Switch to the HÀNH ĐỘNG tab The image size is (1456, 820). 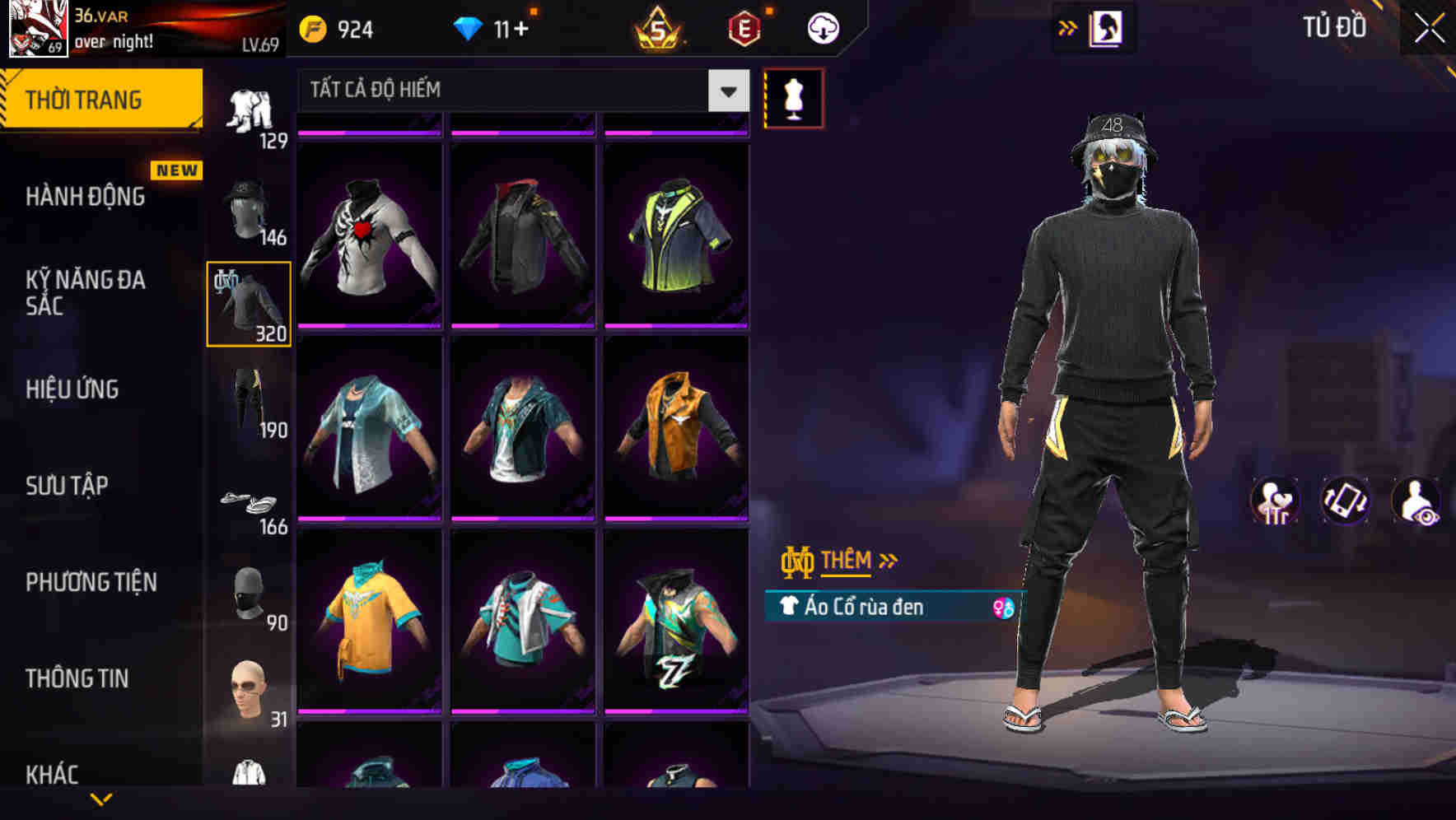tap(85, 196)
